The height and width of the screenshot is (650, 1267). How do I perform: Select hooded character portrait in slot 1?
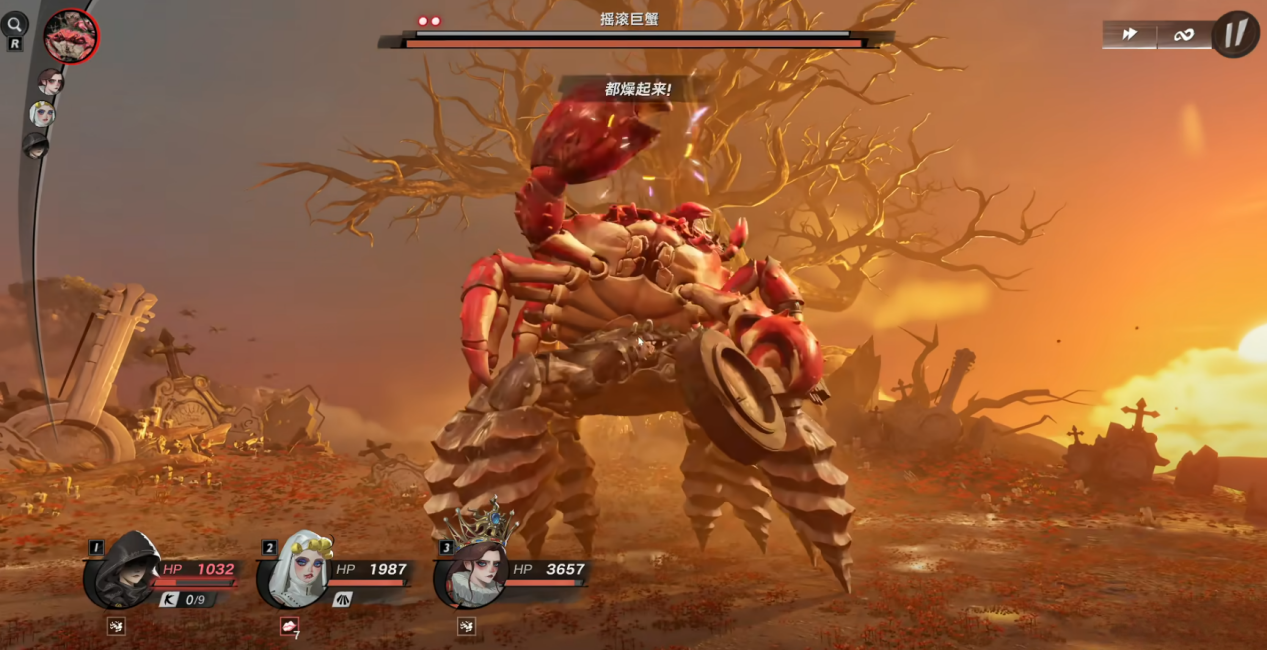pos(122,571)
